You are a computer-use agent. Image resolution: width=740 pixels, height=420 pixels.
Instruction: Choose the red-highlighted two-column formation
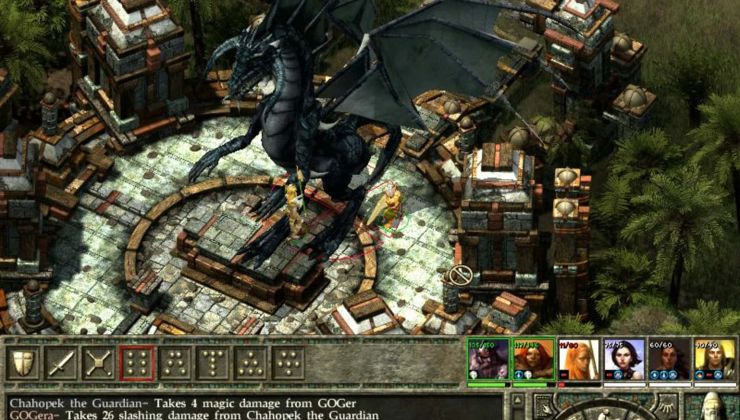coord(137,364)
